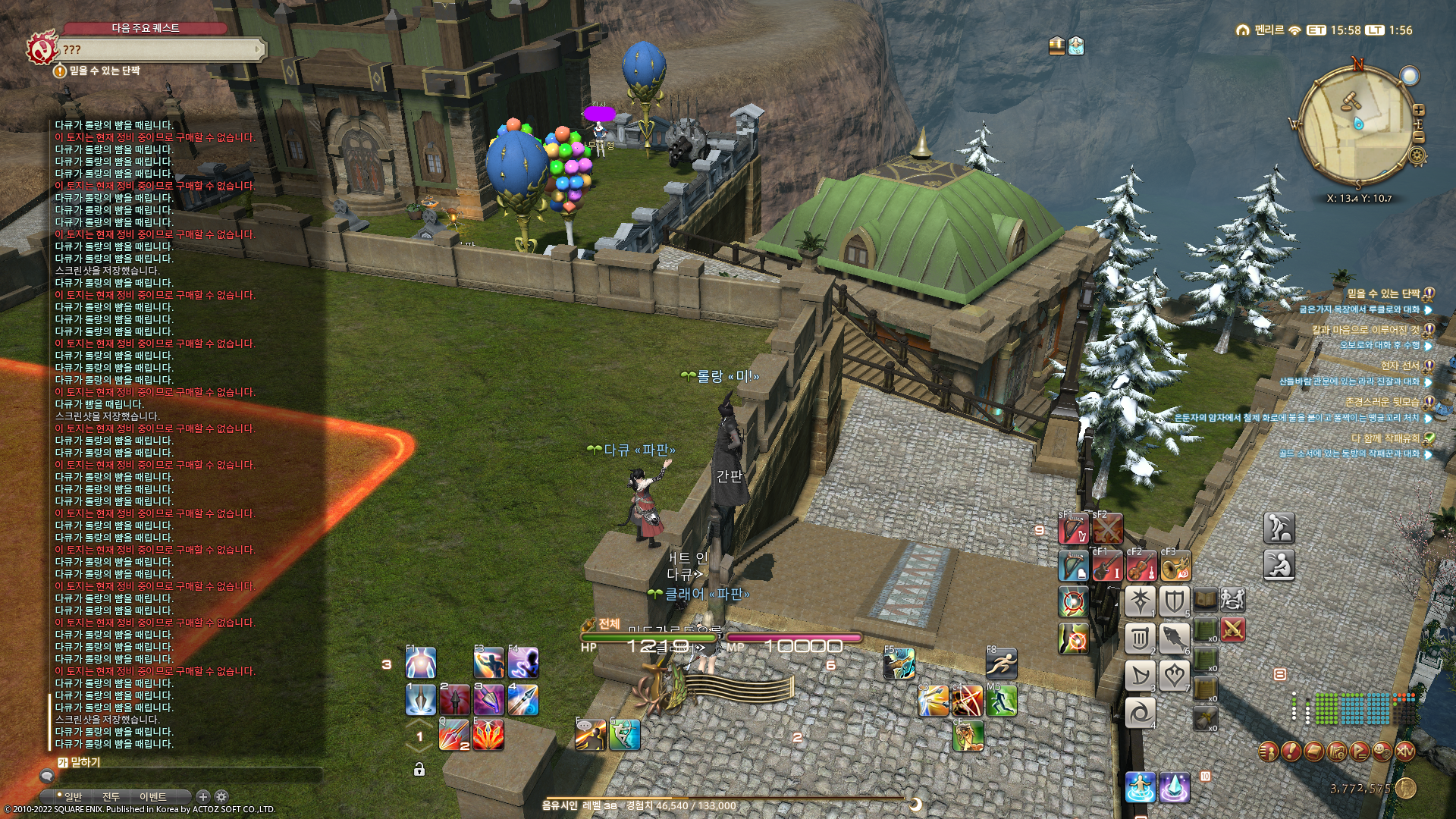Use the violin performance action
Screen dimensions: 1456x819
click(1141, 566)
